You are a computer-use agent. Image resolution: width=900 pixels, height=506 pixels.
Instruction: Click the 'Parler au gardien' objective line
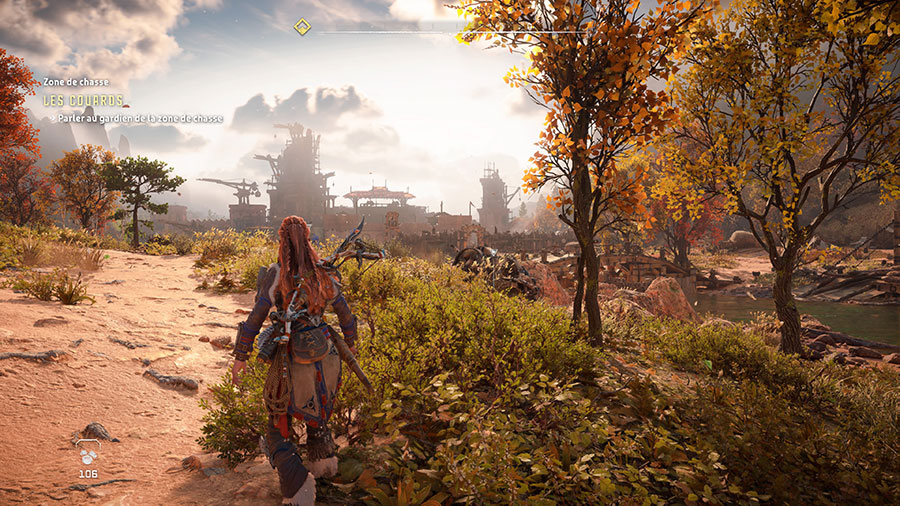tap(138, 118)
